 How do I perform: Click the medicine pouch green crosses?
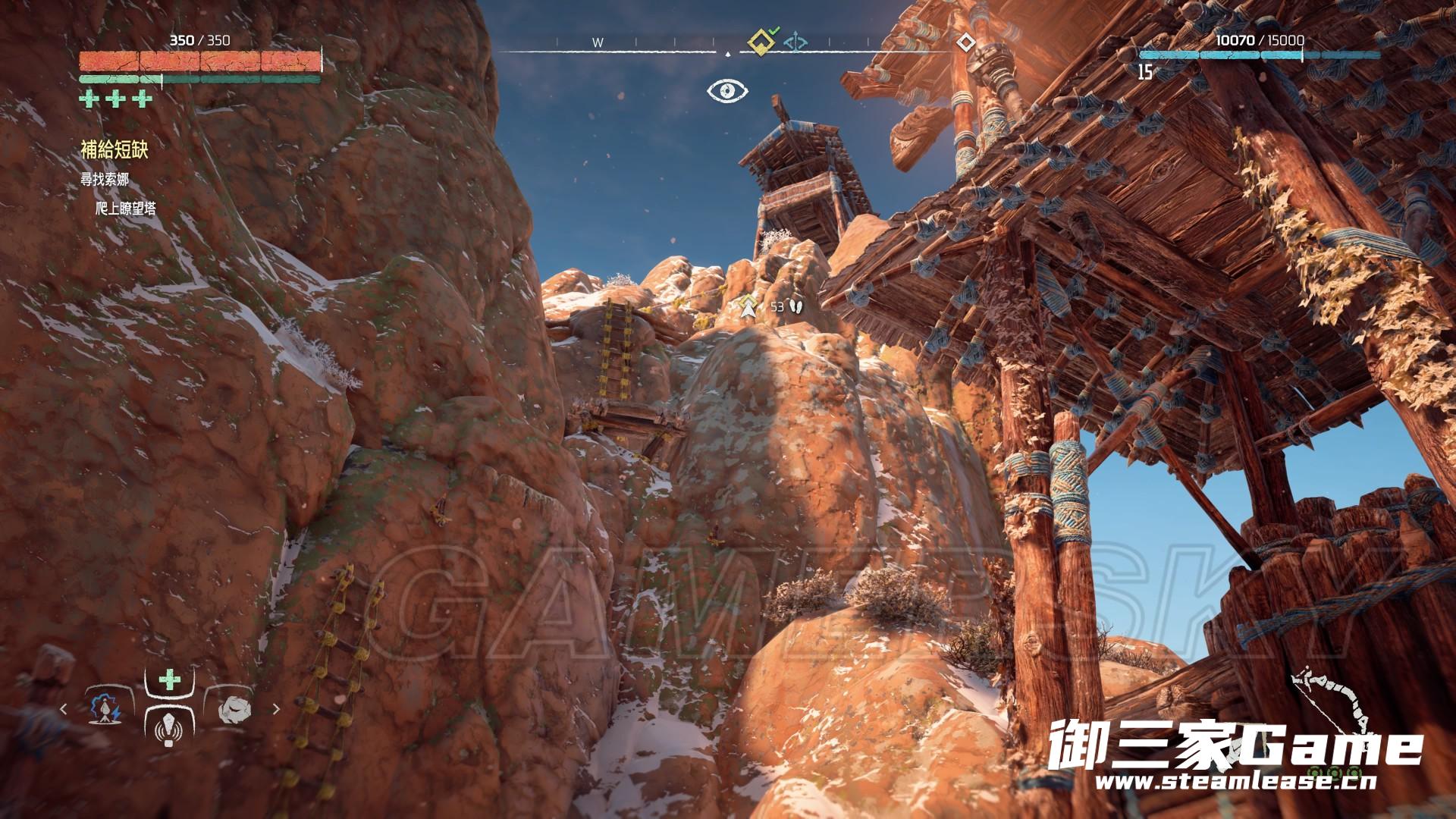(x=116, y=99)
